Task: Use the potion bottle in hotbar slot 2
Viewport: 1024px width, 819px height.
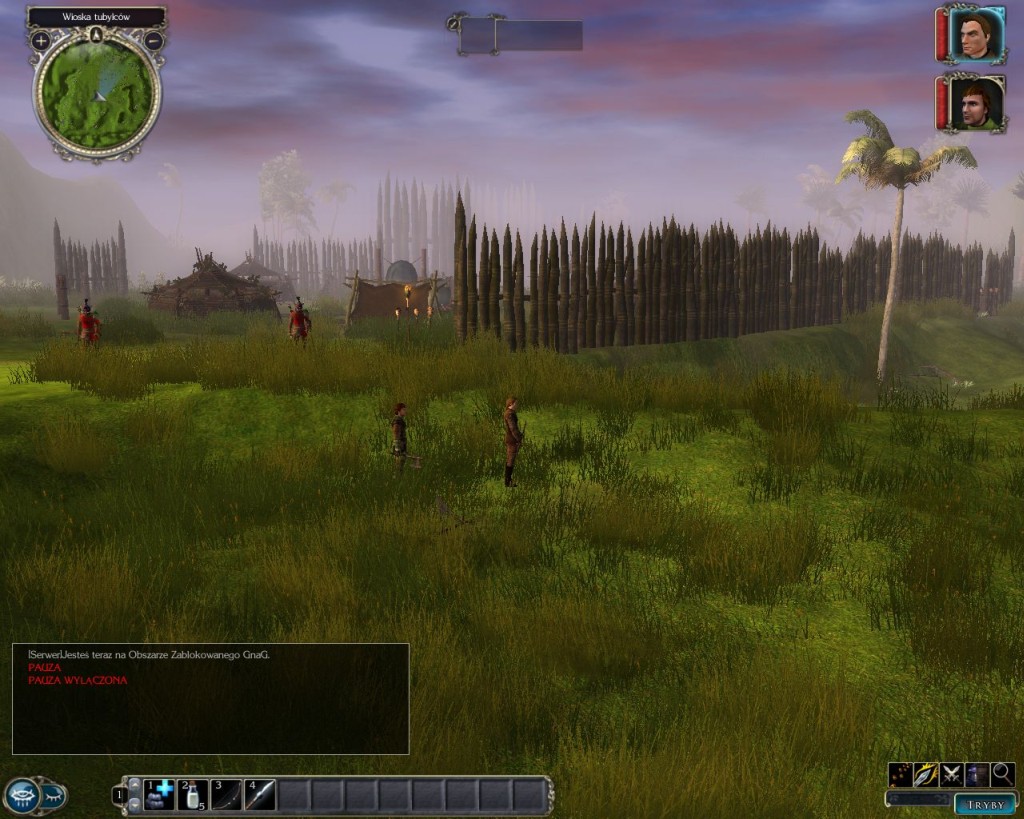Action: (x=192, y=795)
